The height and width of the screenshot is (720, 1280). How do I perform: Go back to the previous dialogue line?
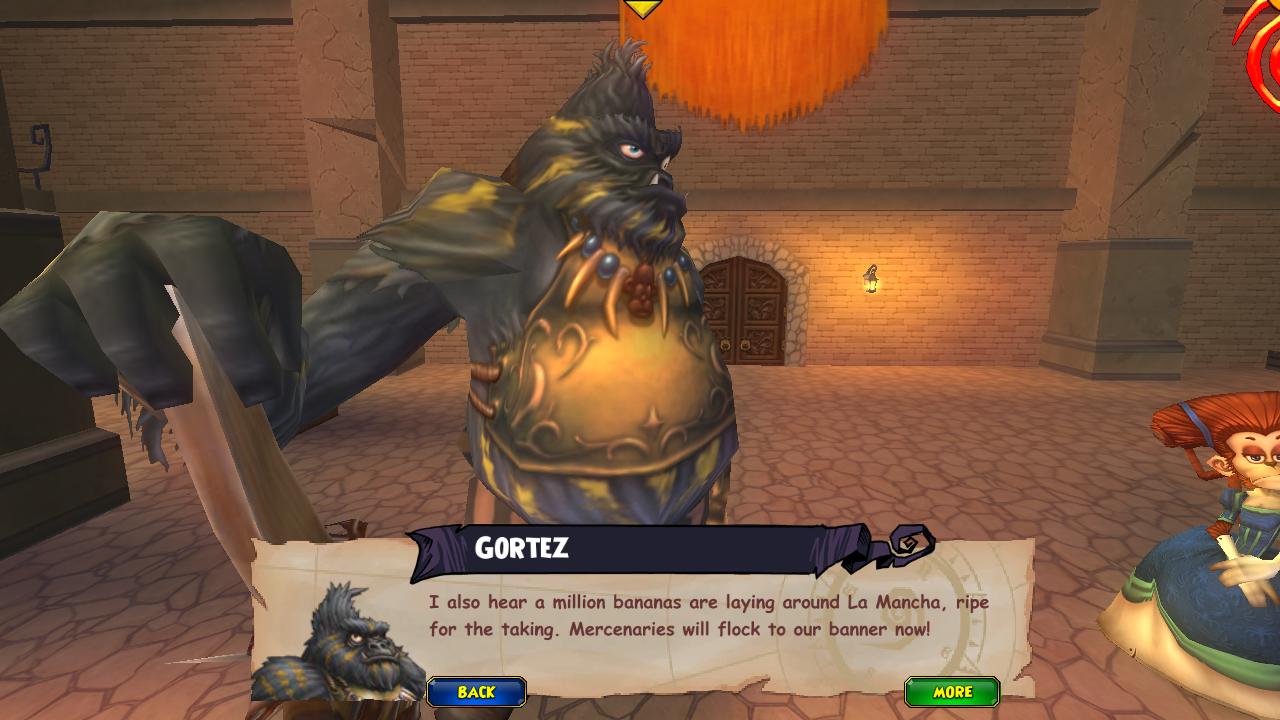(x=477, y=692)
